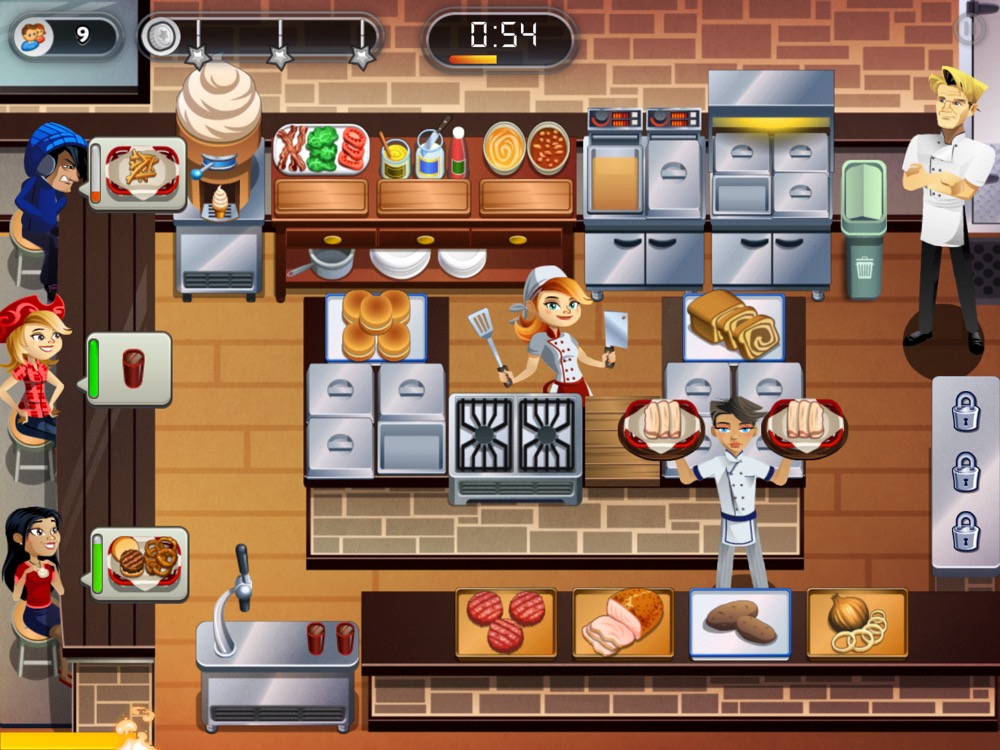The image size is (1000, 750).
Task: Pick up raw burger patties from tray
Action: (x=506, y=621)
